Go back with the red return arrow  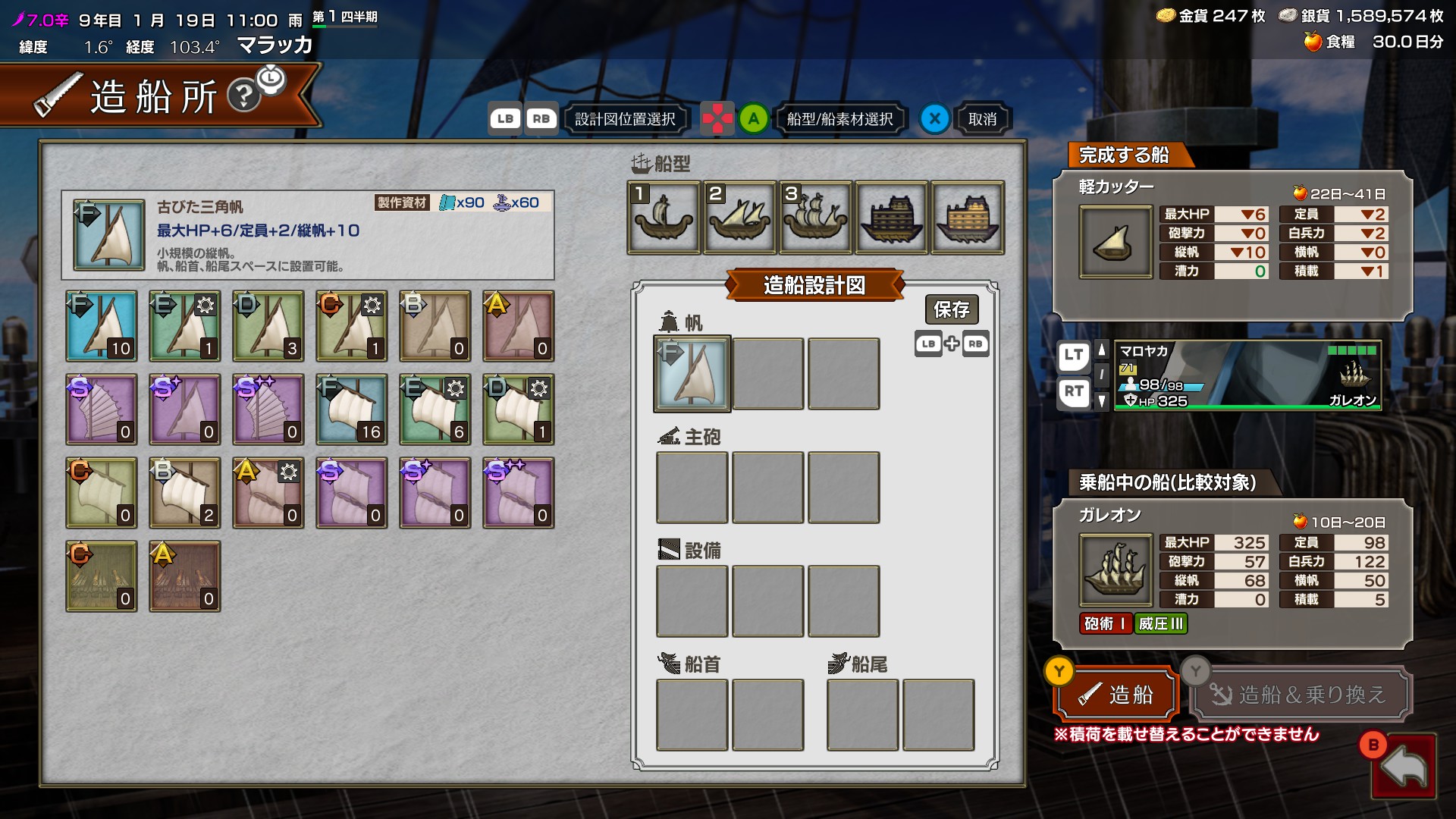click(x=1404, y=767)
